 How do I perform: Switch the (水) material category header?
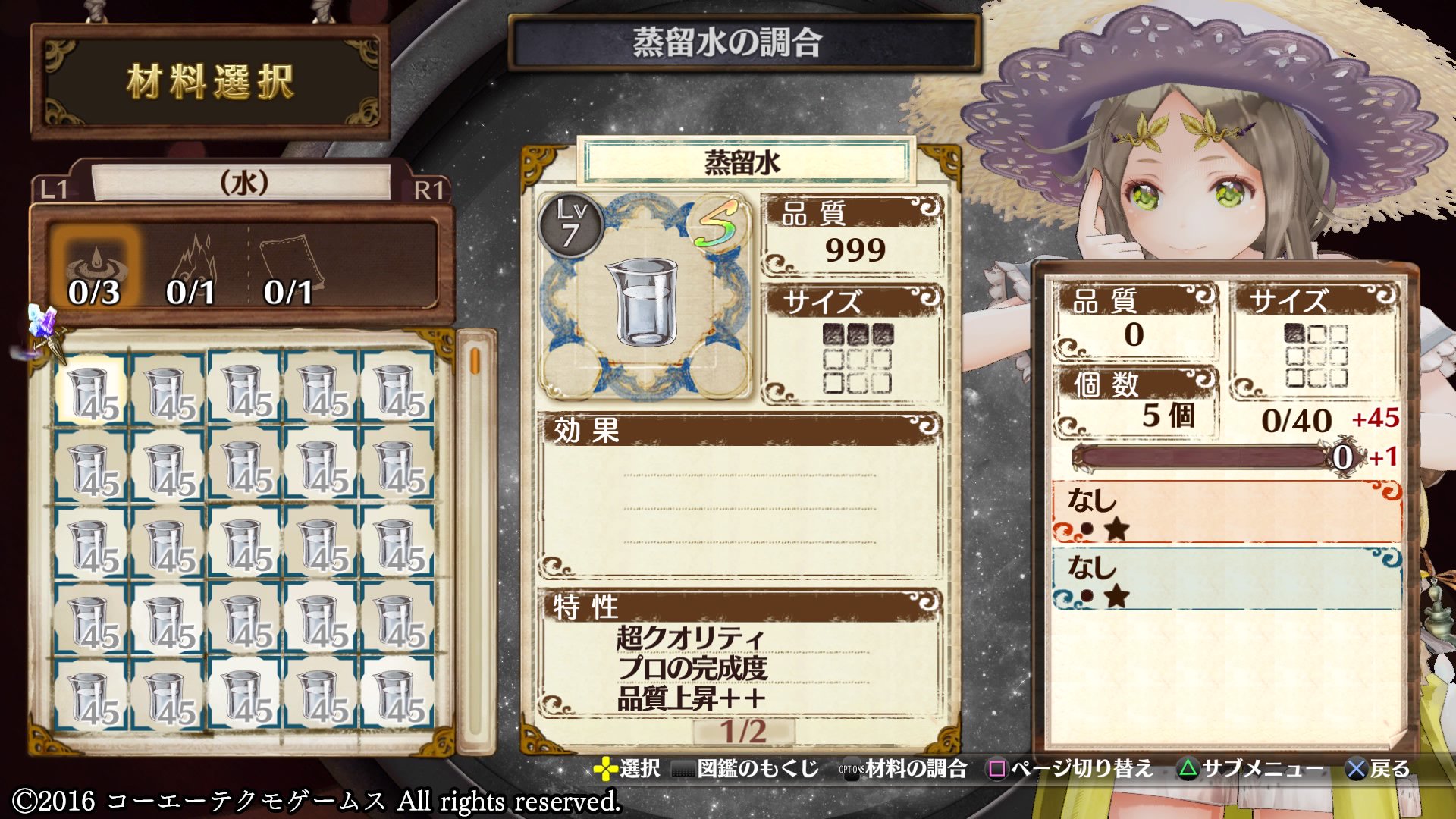click(243, 183)
